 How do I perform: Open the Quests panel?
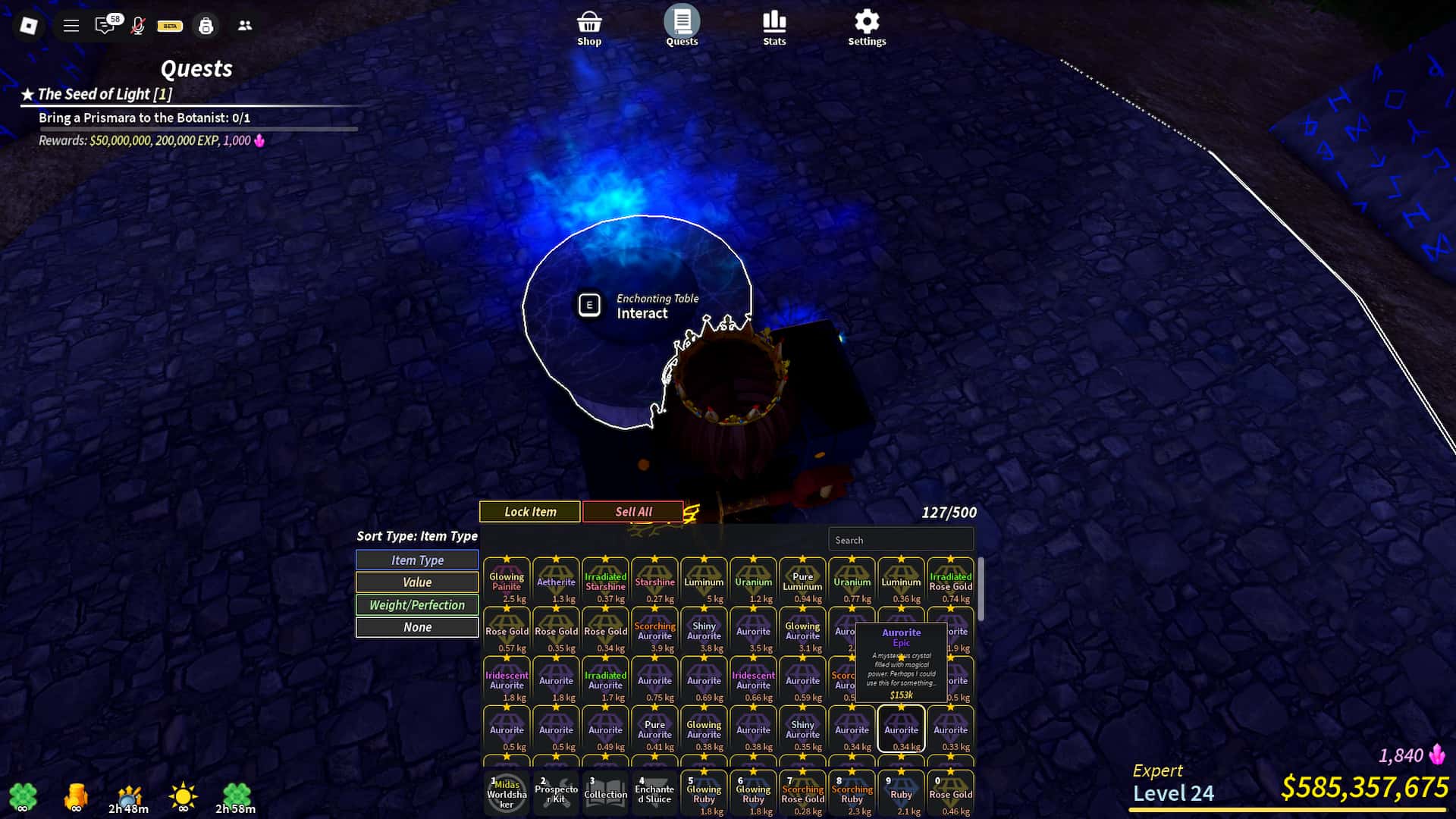tap(682, 27)
